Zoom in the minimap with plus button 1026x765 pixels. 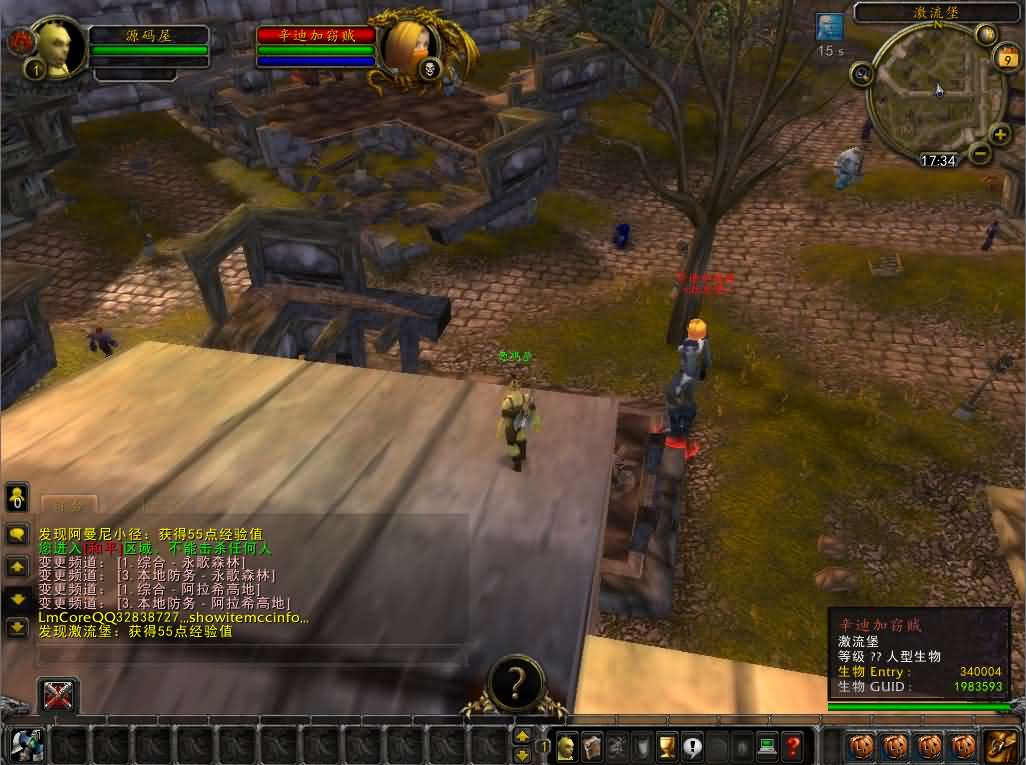[x=999, y=134]
